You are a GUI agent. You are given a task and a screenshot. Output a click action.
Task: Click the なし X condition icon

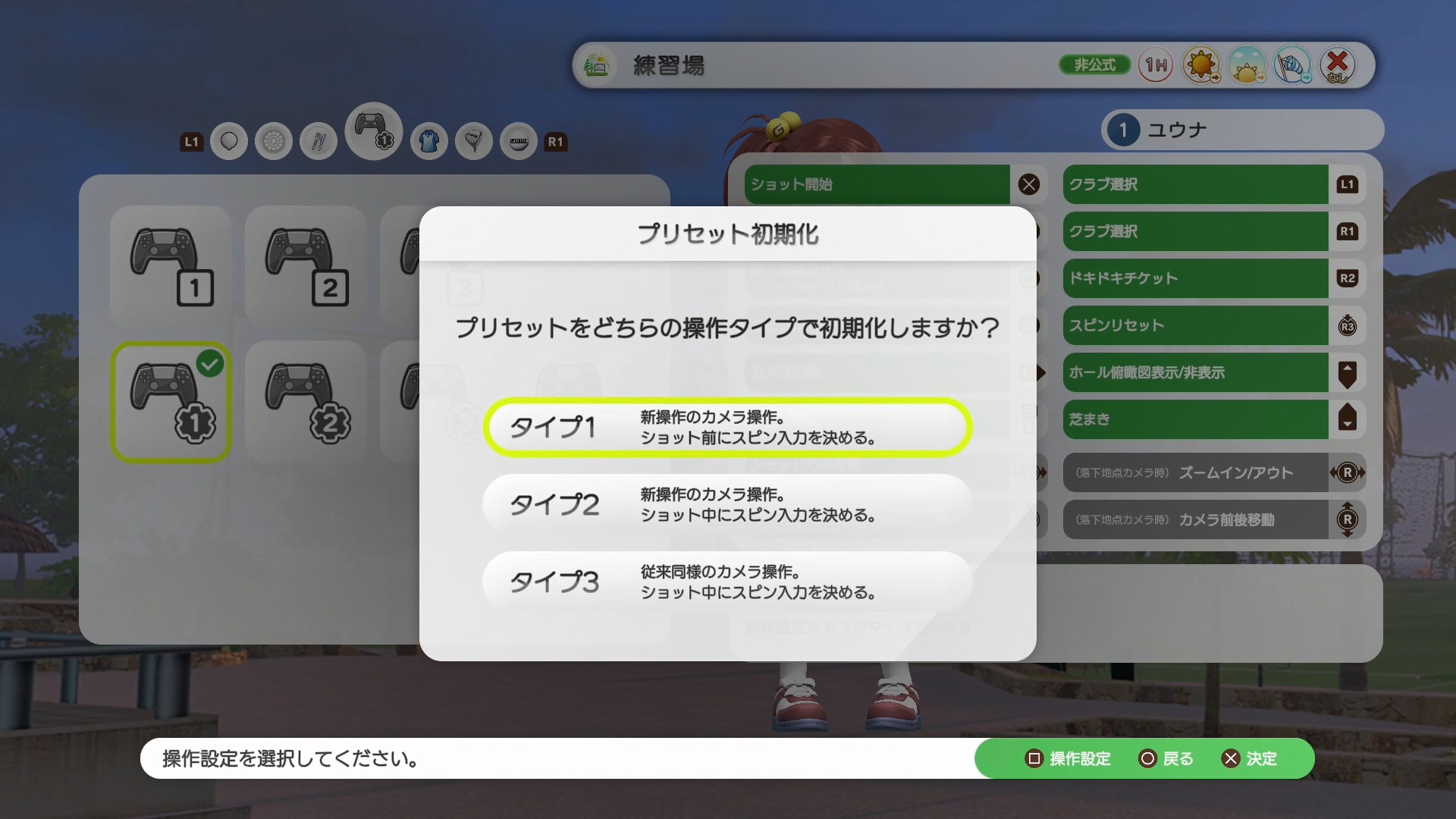[1337, 65]
